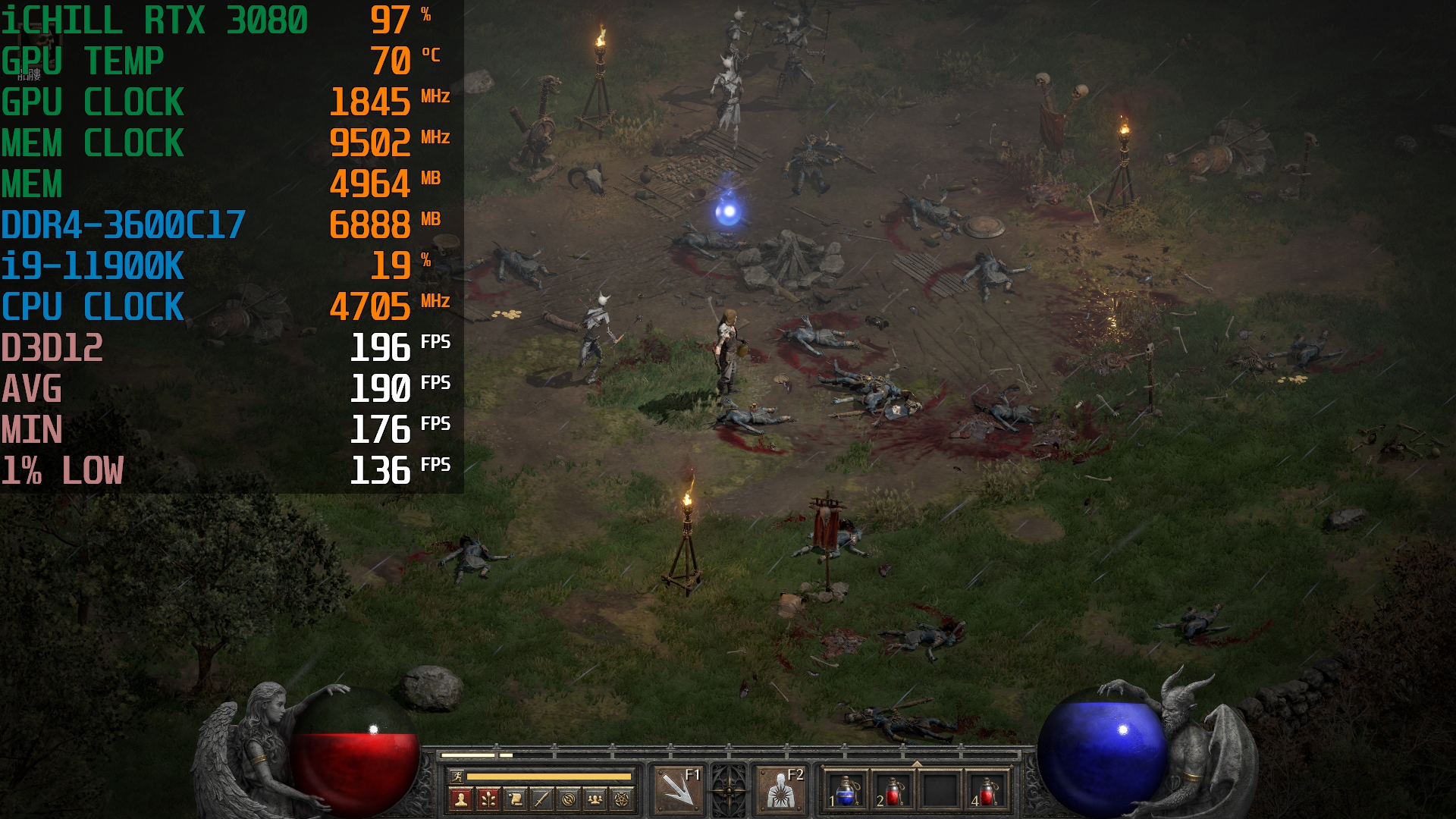Select the F2 glowing figure skill slot
Image resolution: width=1456 pixels, height=819 pixels.
pos(780,789)
